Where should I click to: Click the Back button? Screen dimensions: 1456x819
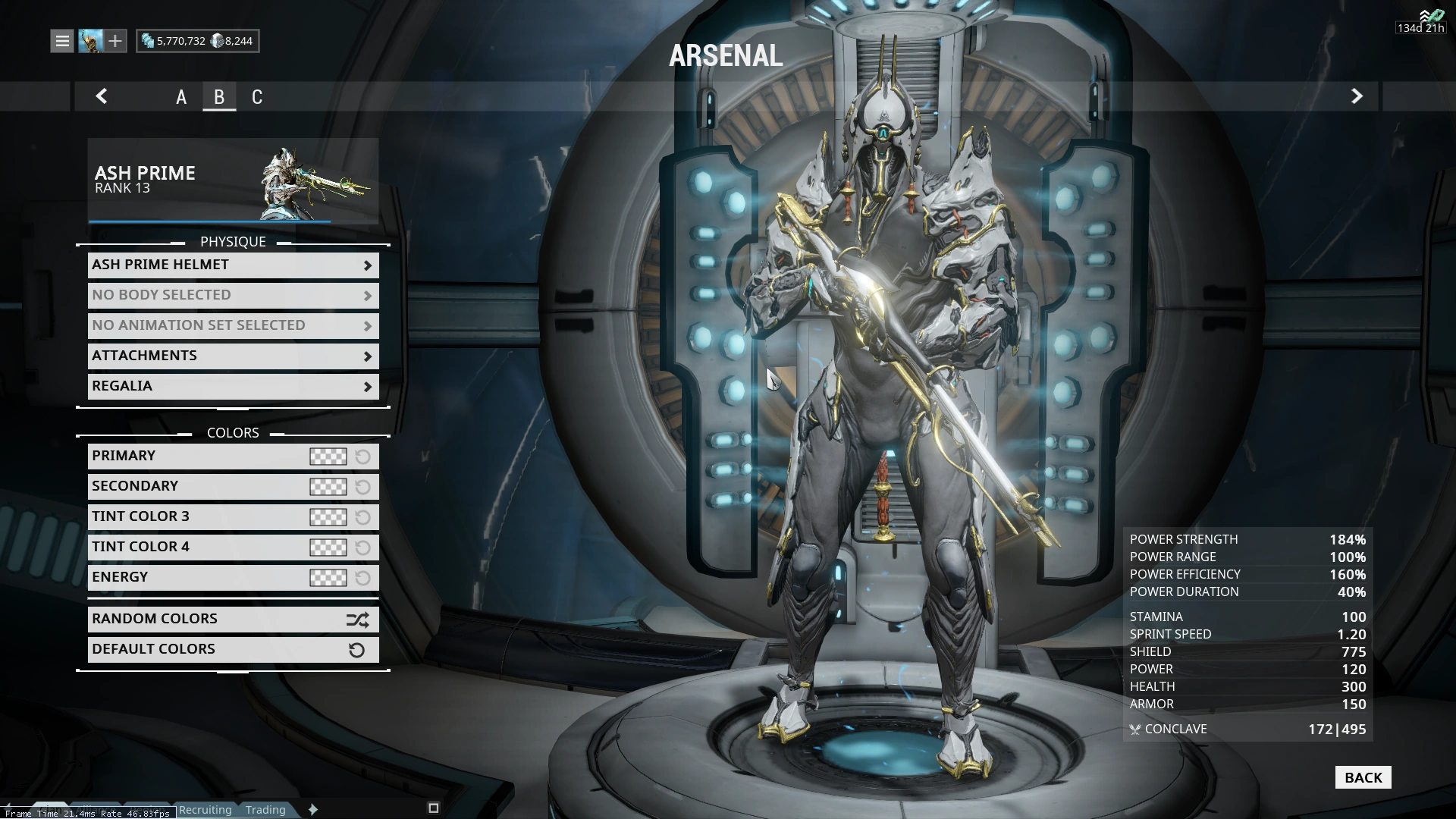[1363, 777]
